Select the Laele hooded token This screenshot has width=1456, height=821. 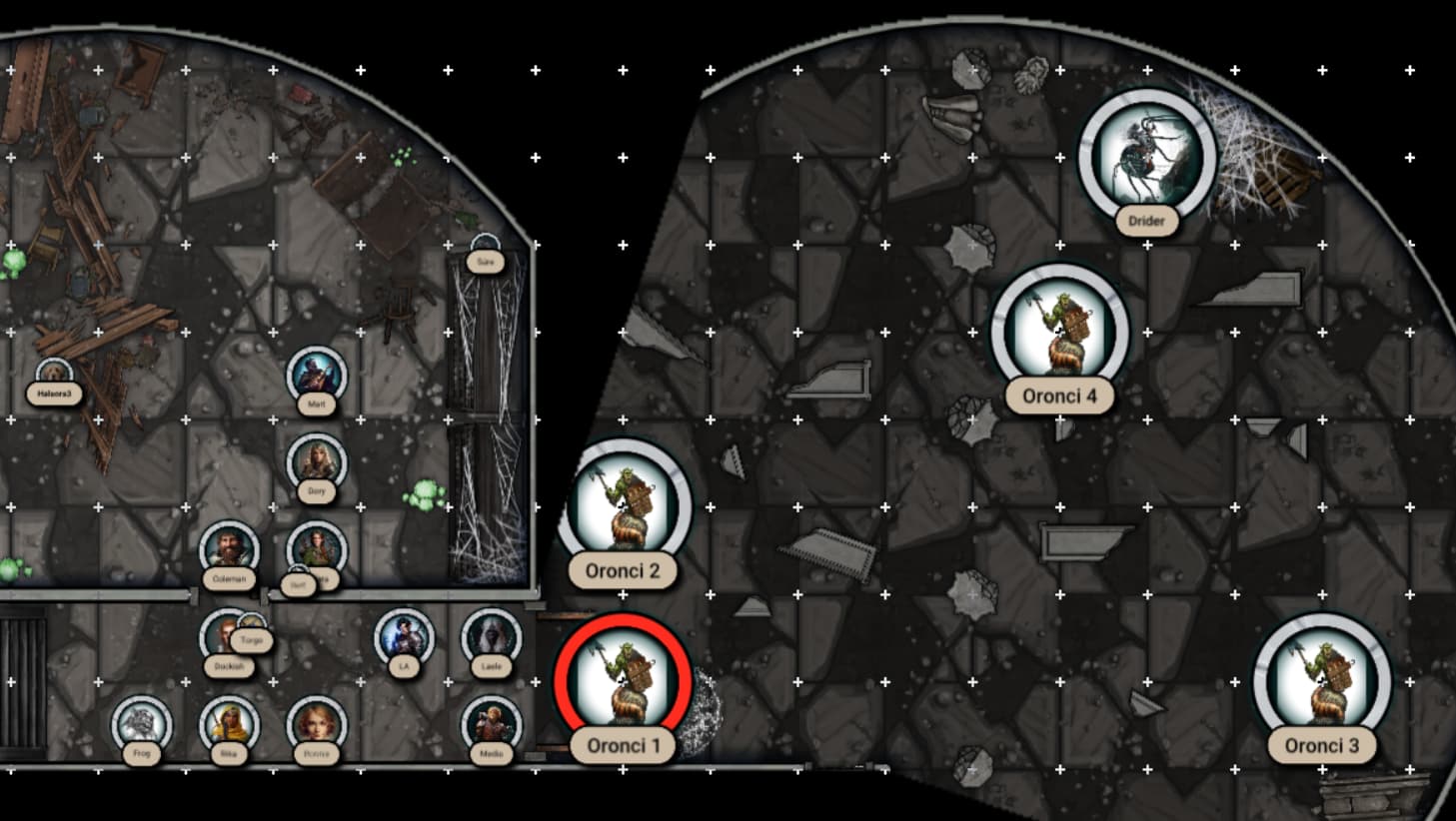pos(491,637)
